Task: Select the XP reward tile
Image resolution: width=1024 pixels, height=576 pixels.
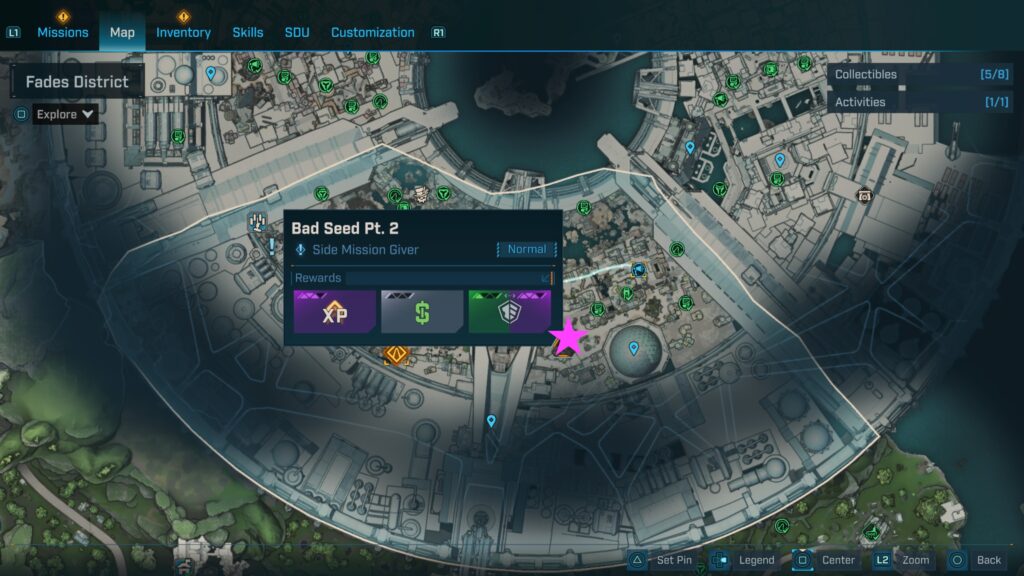Action: point(334,311)
